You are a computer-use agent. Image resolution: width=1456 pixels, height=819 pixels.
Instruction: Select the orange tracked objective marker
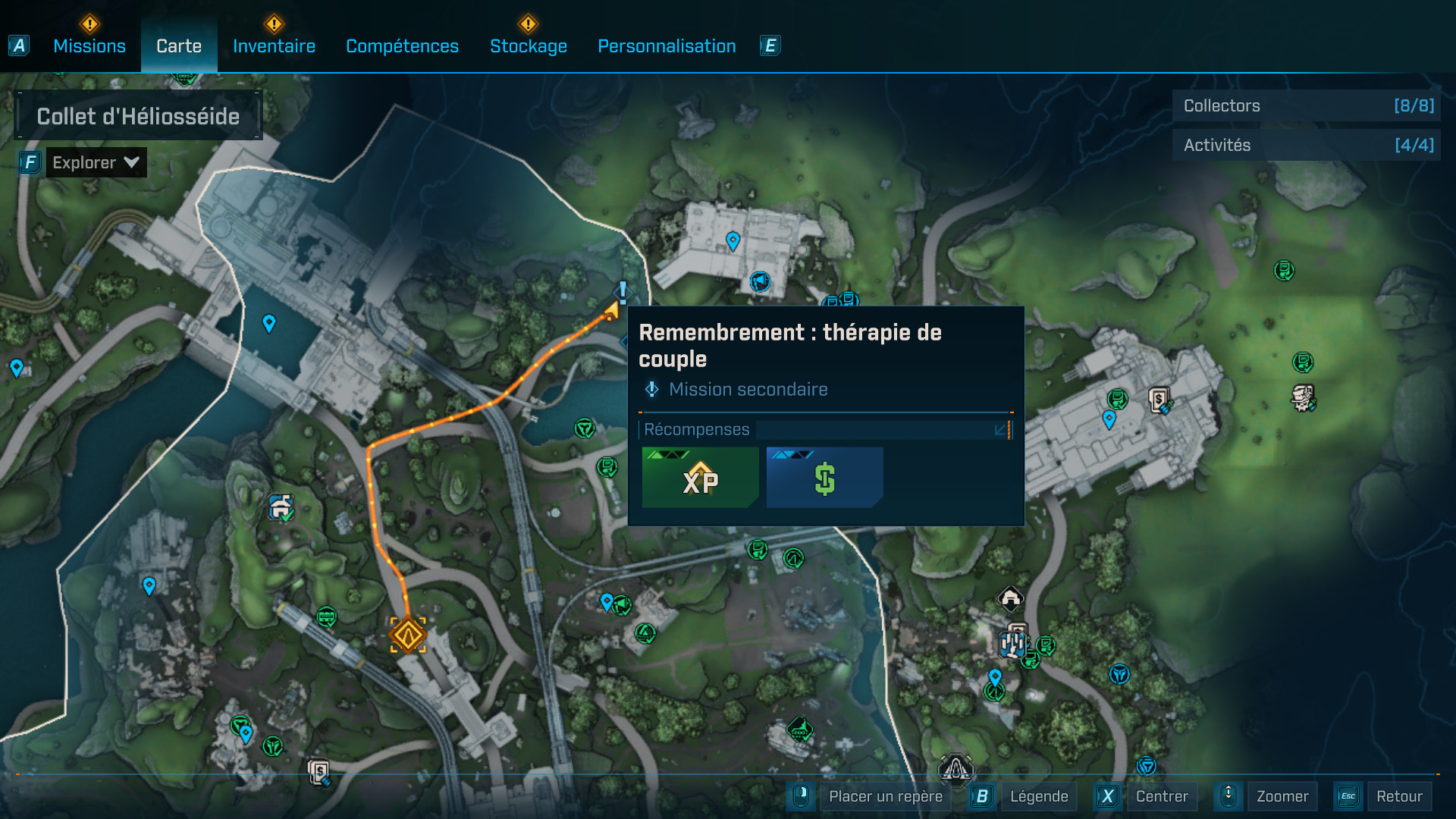pos(408,635)
